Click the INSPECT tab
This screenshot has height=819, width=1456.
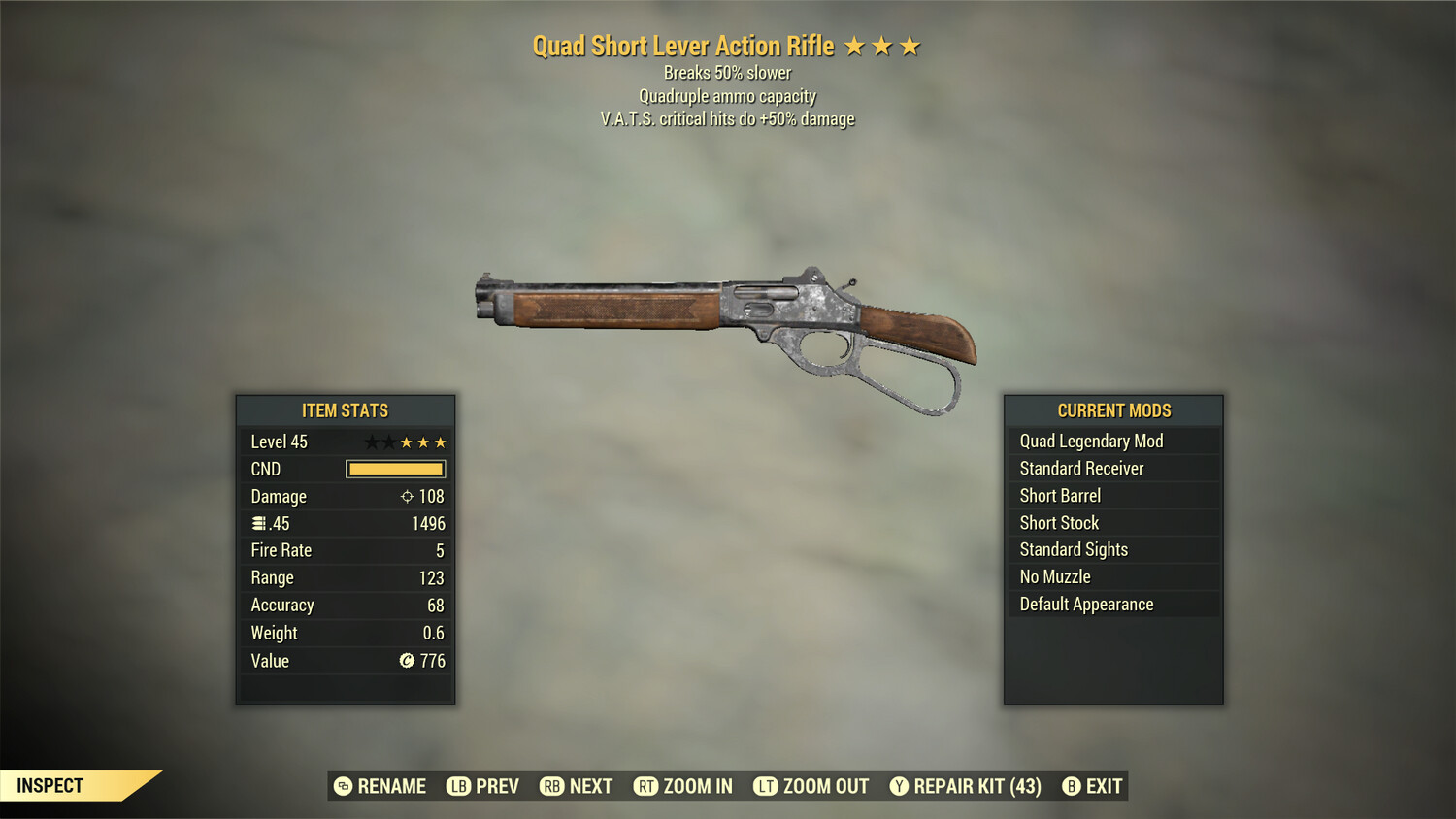pyautogui.click(x=50, y=785)
